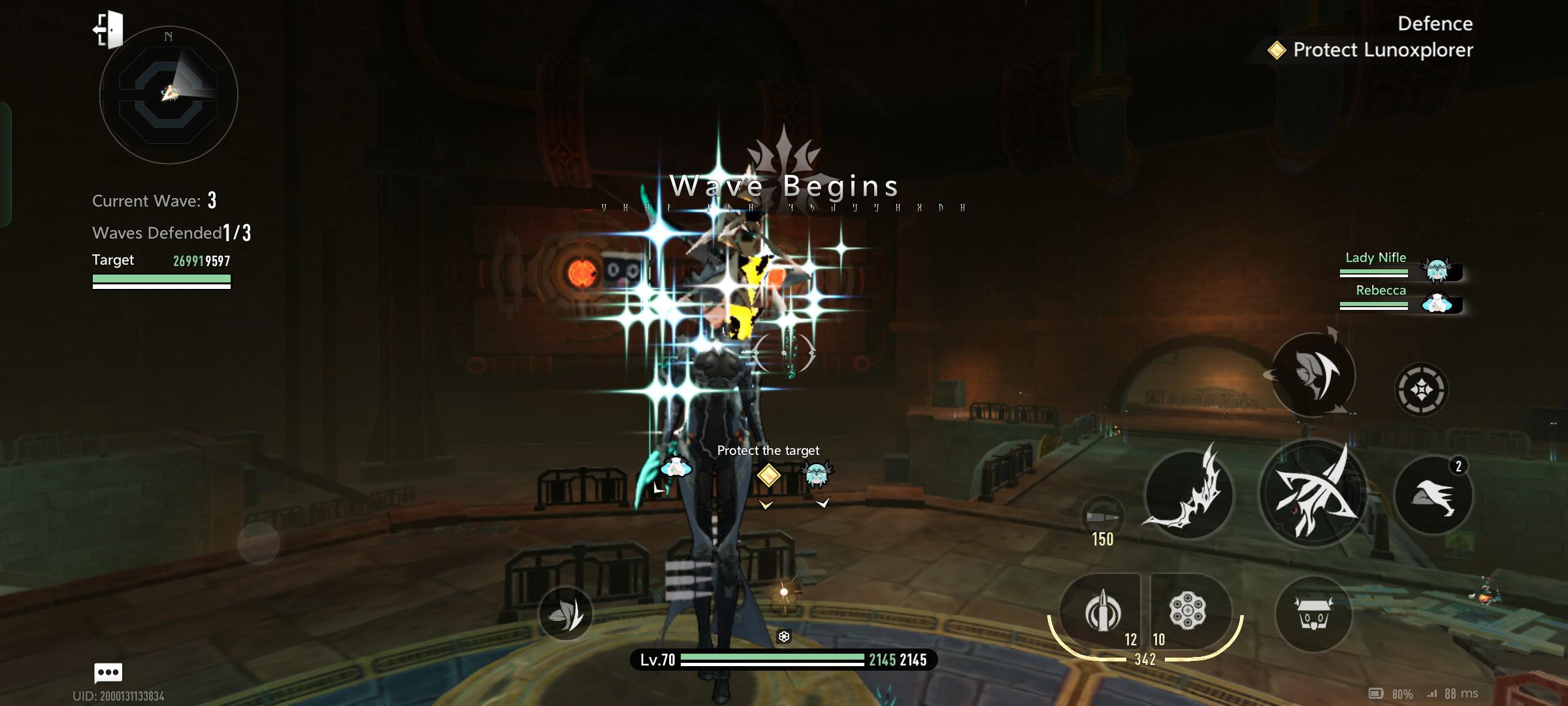Activate the swirling character skill near Rebecca

[x=1313, y=375]
